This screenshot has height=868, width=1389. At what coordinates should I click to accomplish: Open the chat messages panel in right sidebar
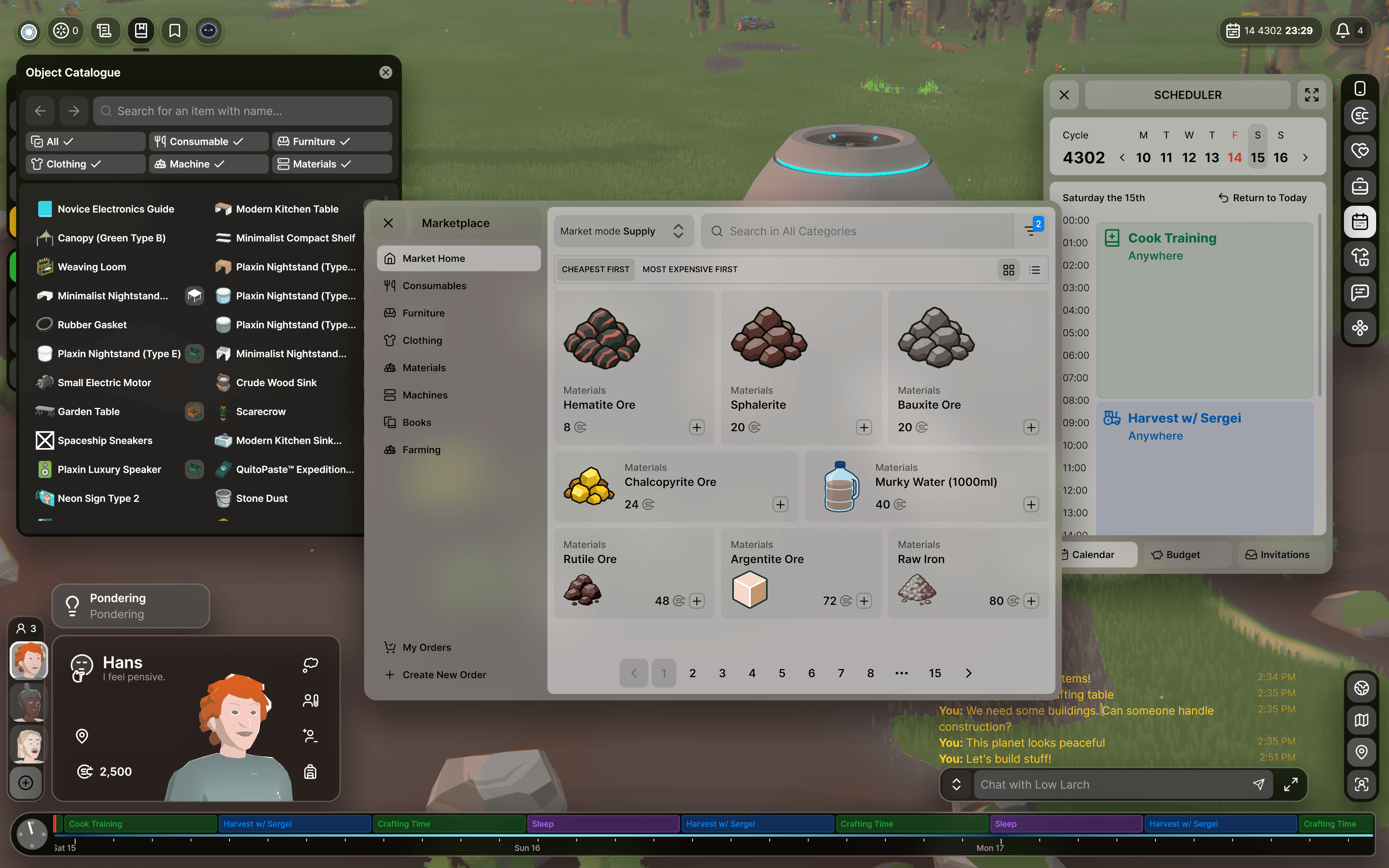[x=1360, y=293]
